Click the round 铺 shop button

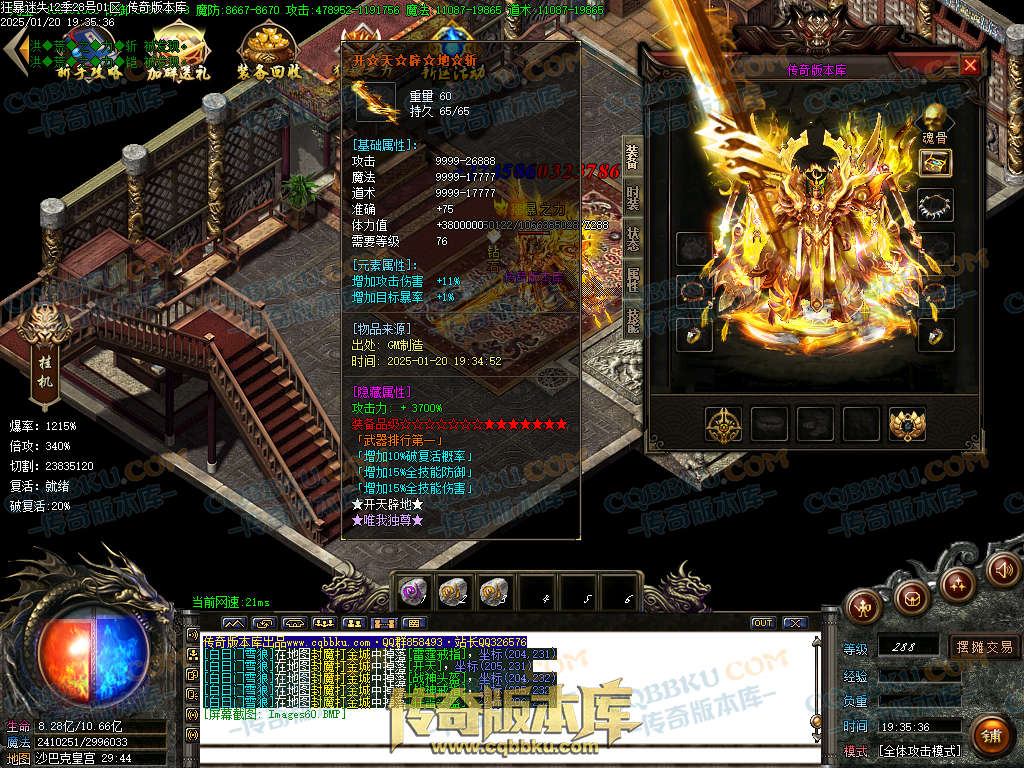pos(991,737)
